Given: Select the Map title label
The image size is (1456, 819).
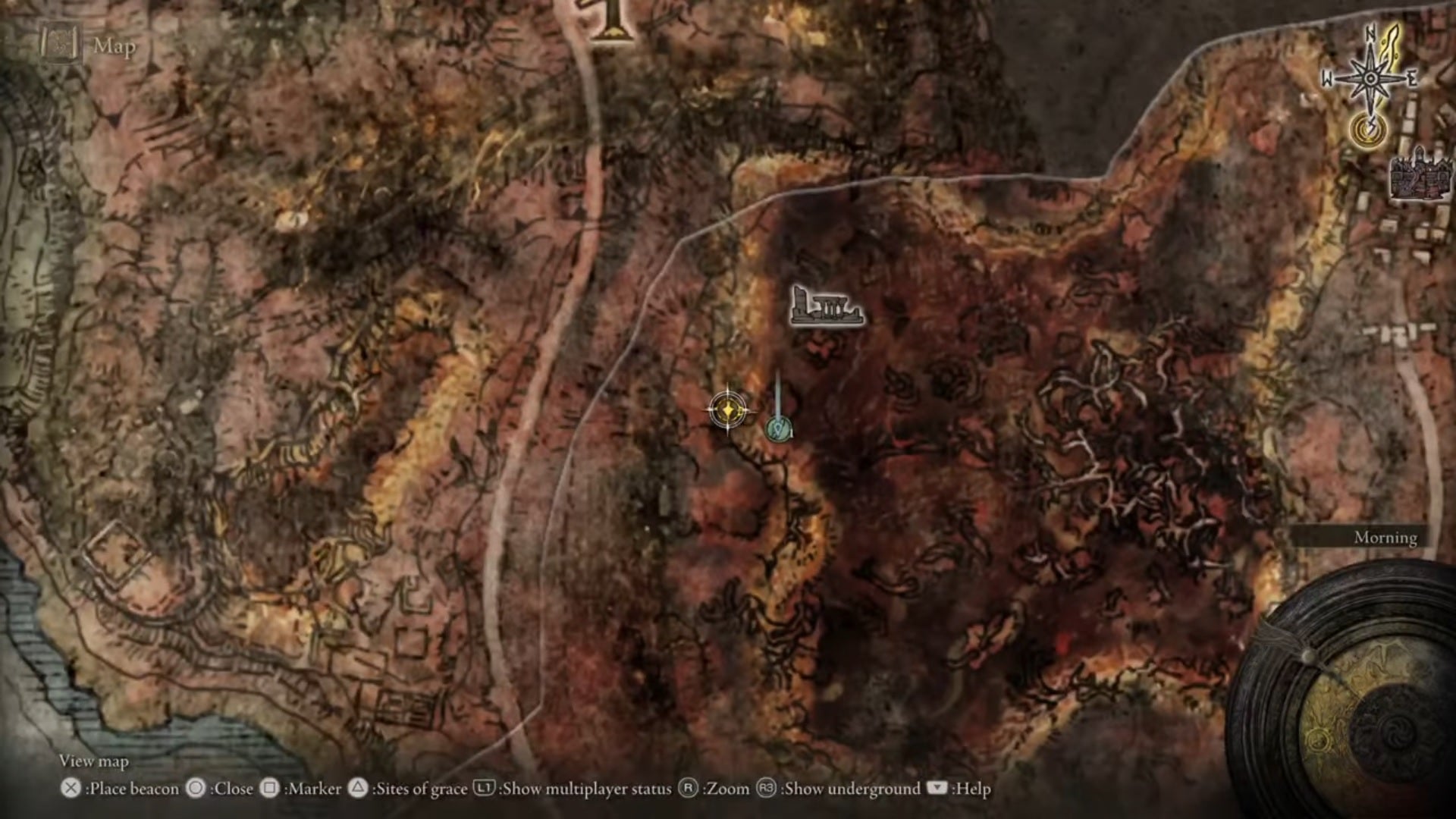Looking at the screenshot, I should 112,47.
